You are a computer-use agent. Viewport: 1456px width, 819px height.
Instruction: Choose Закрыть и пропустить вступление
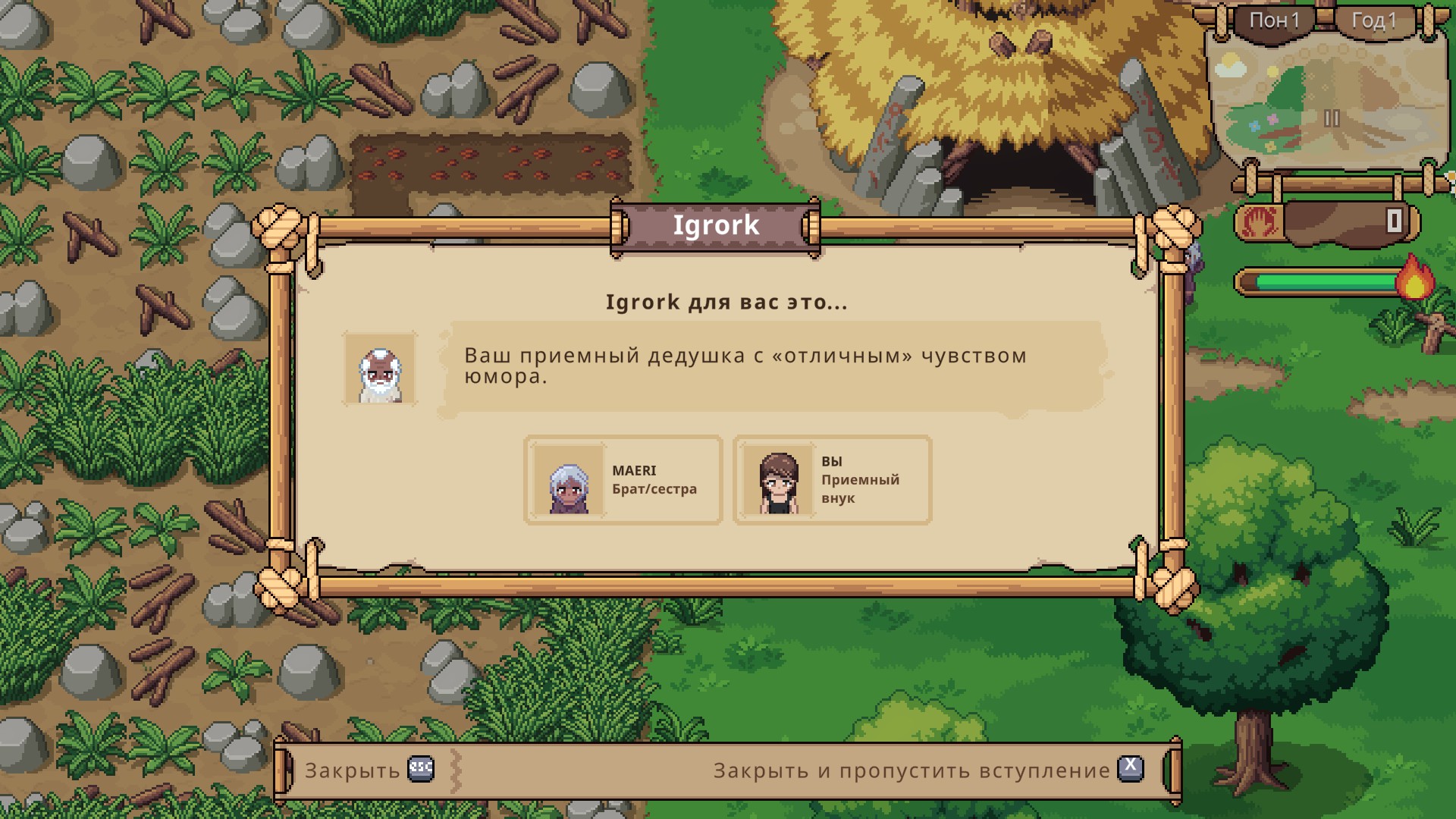tap(927, 770)
